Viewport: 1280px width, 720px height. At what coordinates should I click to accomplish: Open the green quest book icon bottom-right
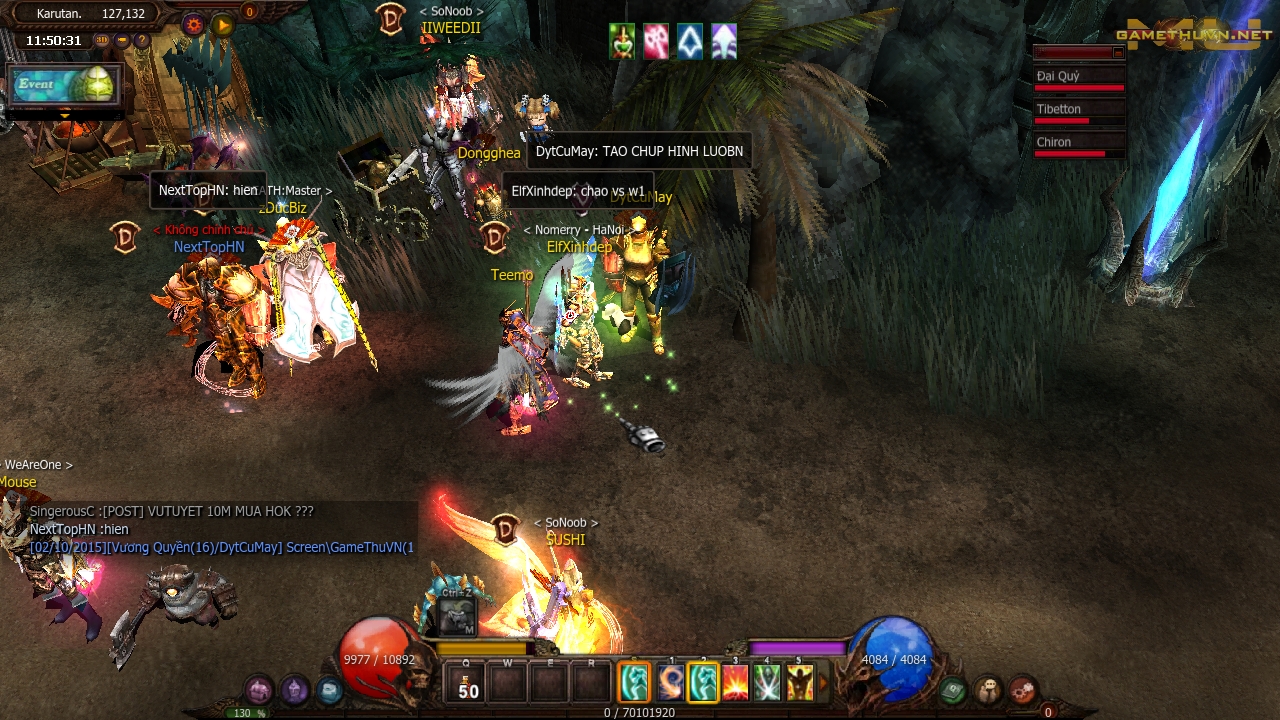tap(952, 689)
